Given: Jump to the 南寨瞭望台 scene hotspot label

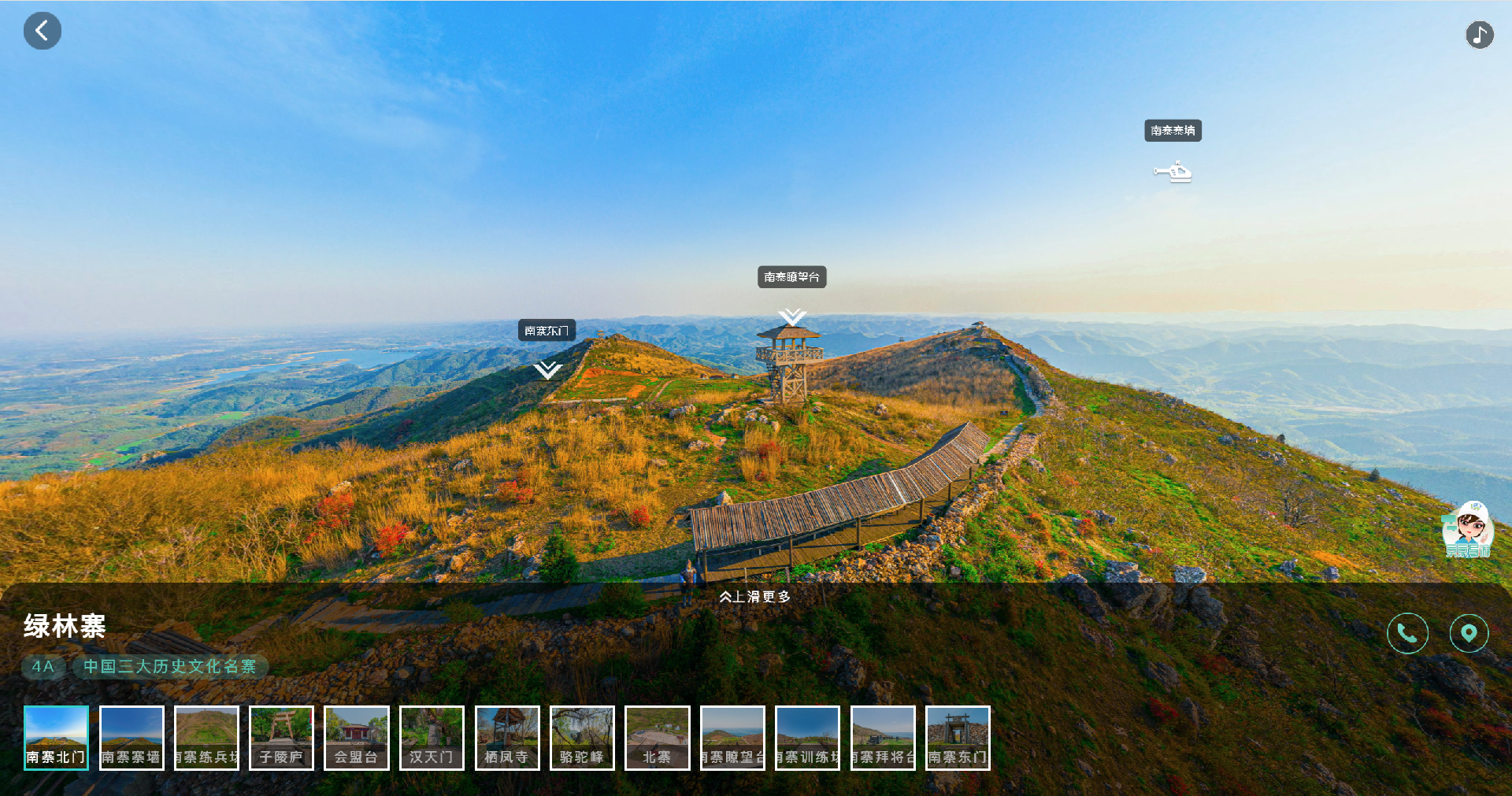Looking at the screenshot, I should 791,277.
